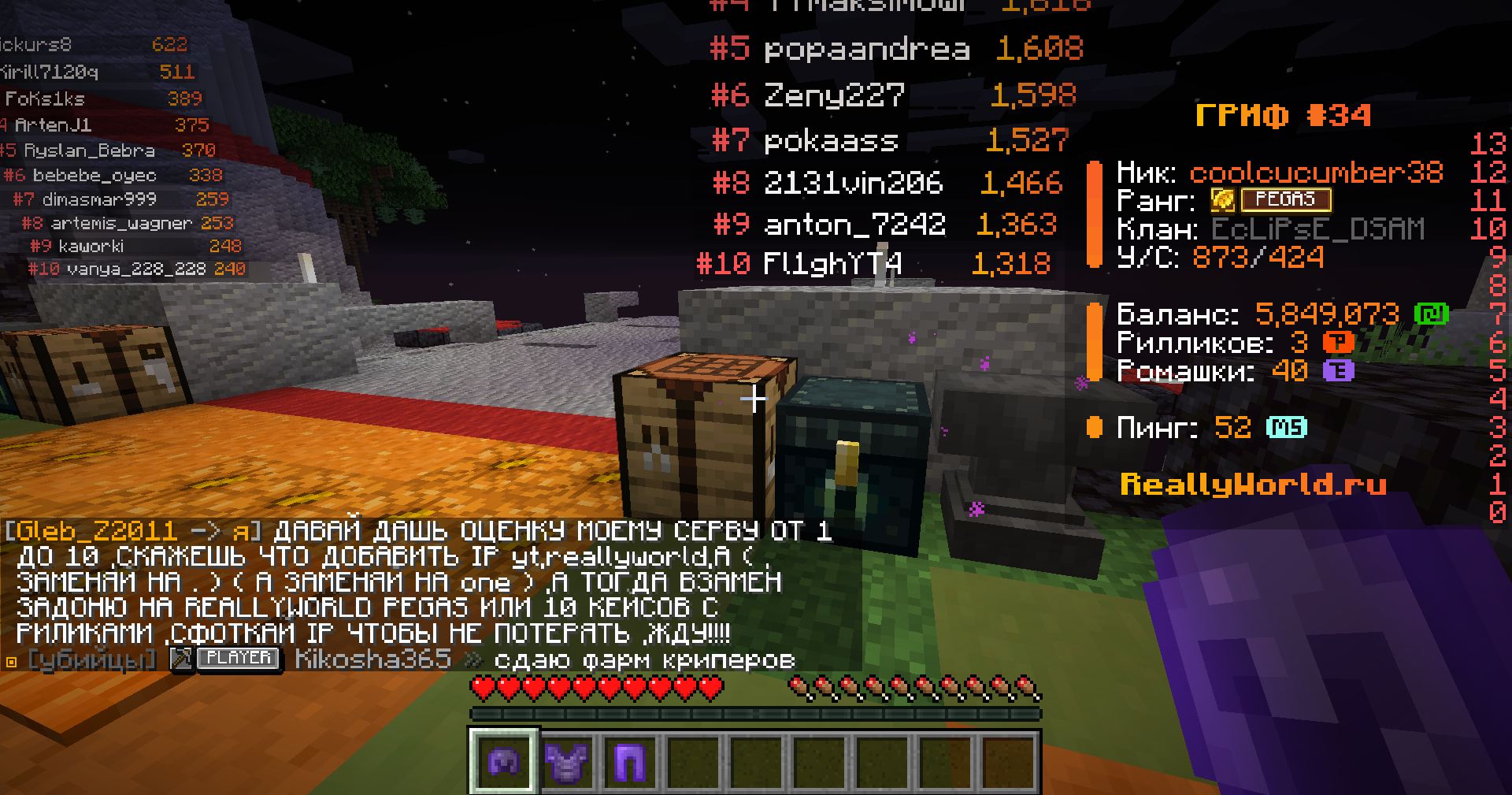Image resolution: width=1512 pixels, height=795 pixels.
Task: Select the enchanted chestplate hotbar slot
Action: 567,761
